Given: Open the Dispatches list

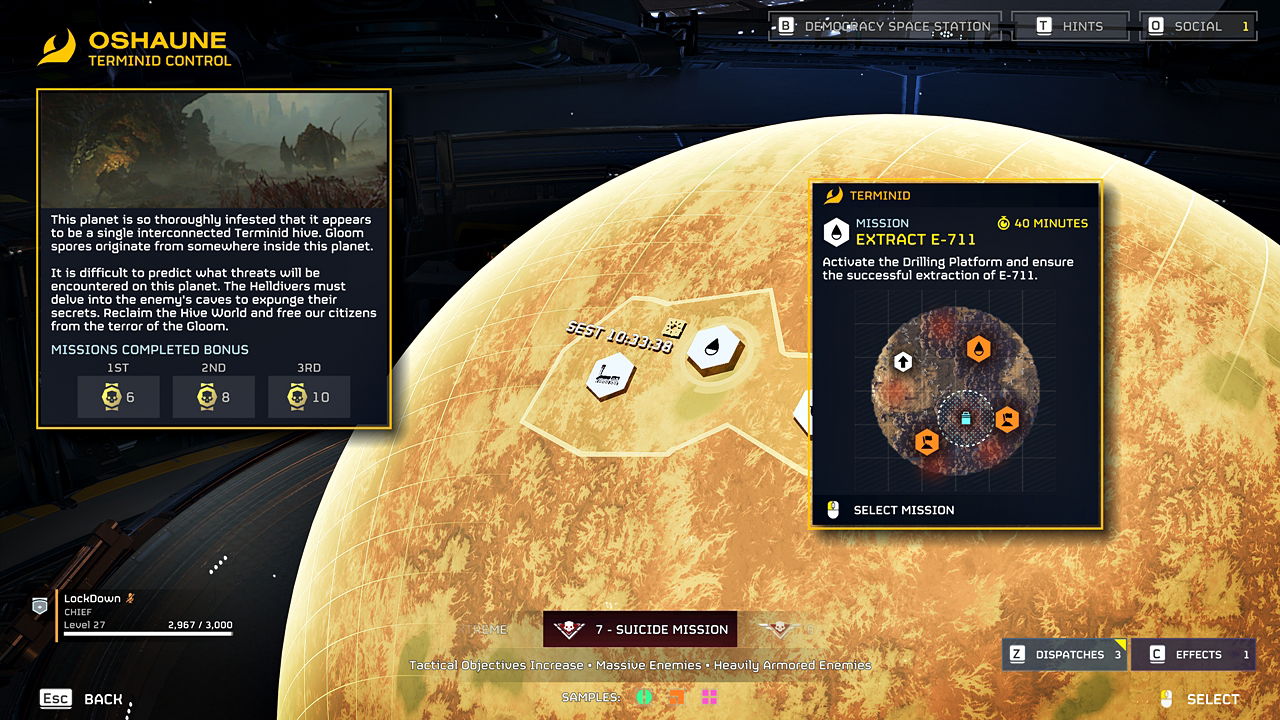Looking at the screenshot, I should click(1065, 655).
